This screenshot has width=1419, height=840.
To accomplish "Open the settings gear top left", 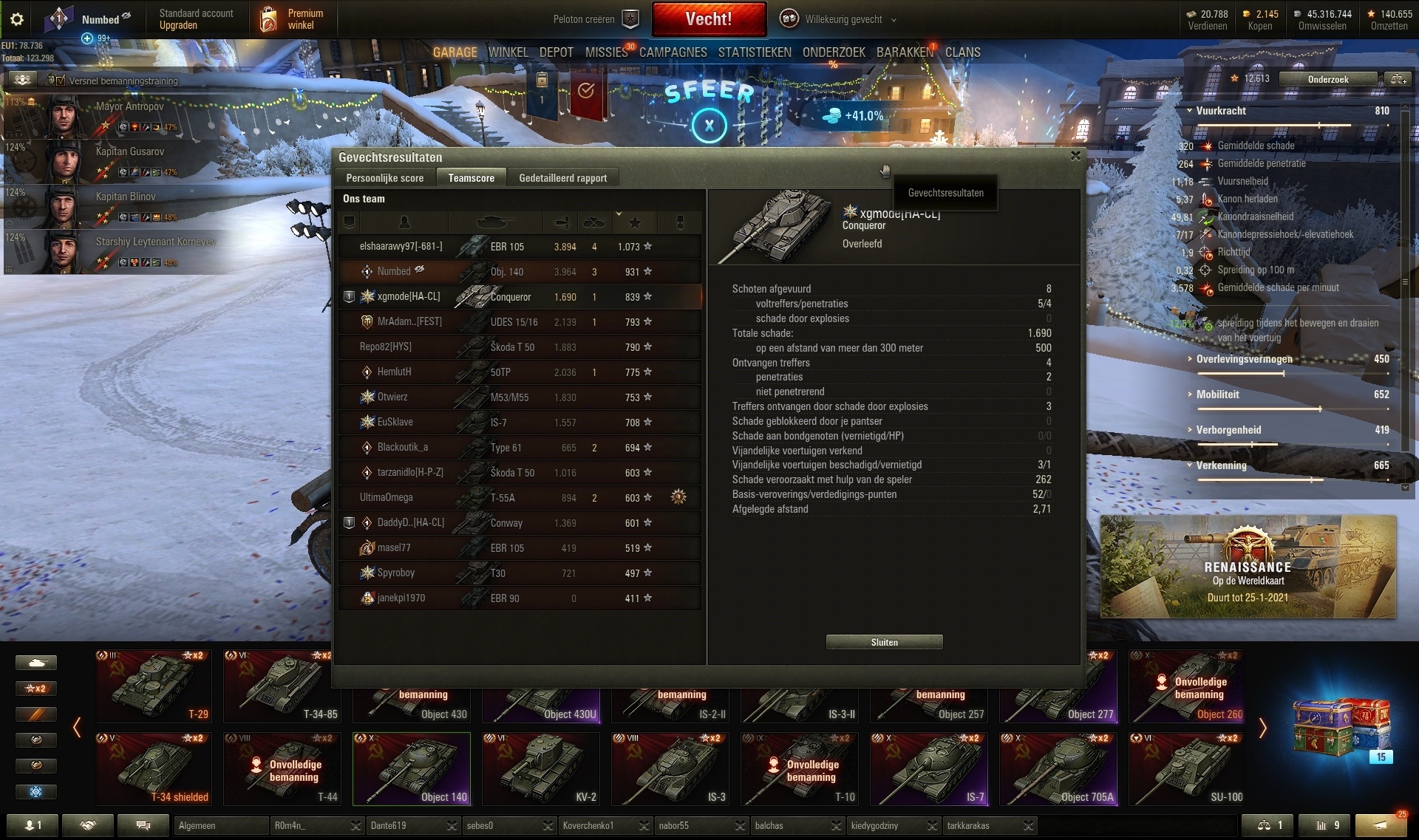I will click(16, 19).
